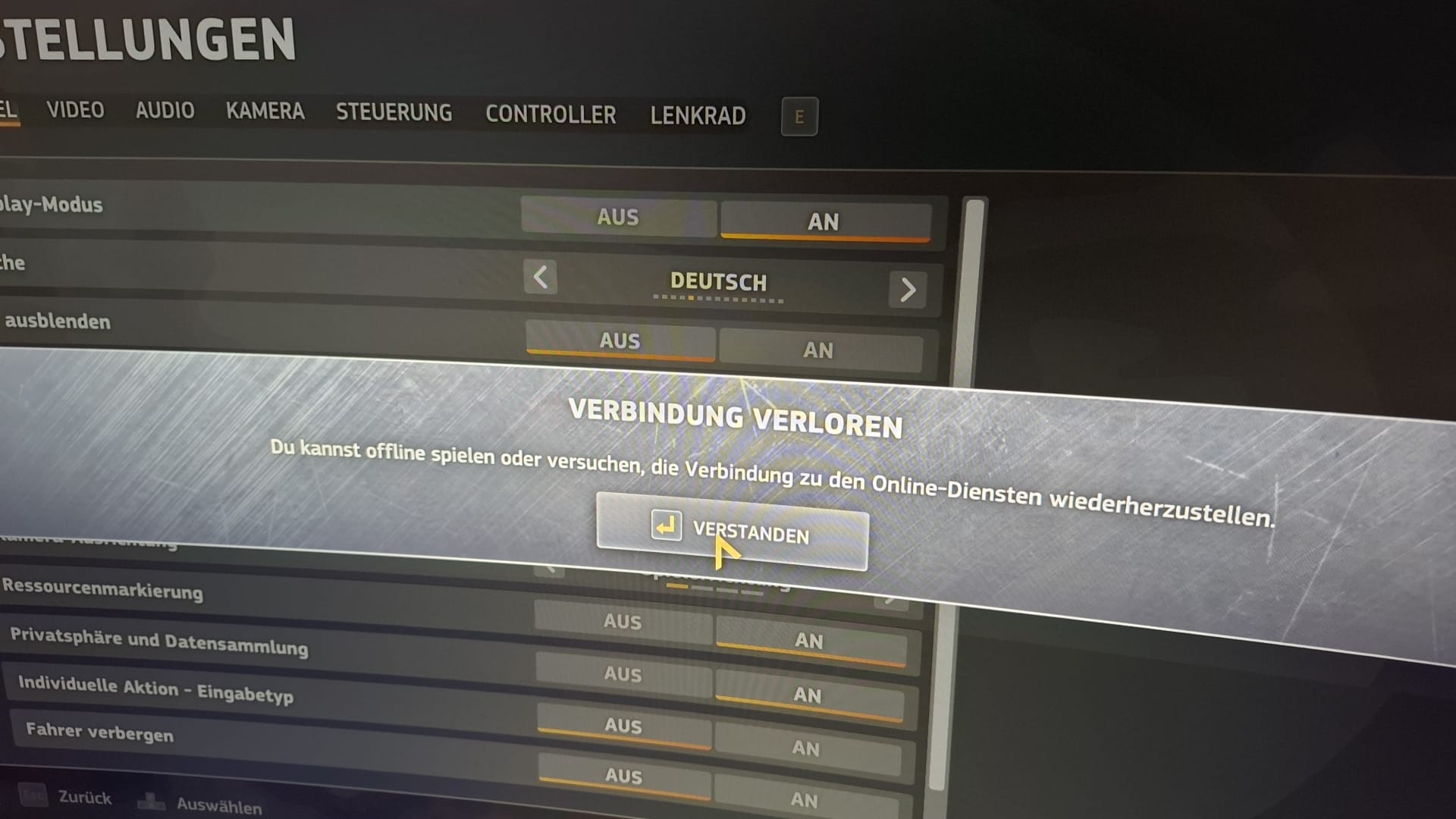Viewport: 1456px width, 819px height.
Task: Click left arrow to change language
Action: pyautogui.click(x=541, y=278)
